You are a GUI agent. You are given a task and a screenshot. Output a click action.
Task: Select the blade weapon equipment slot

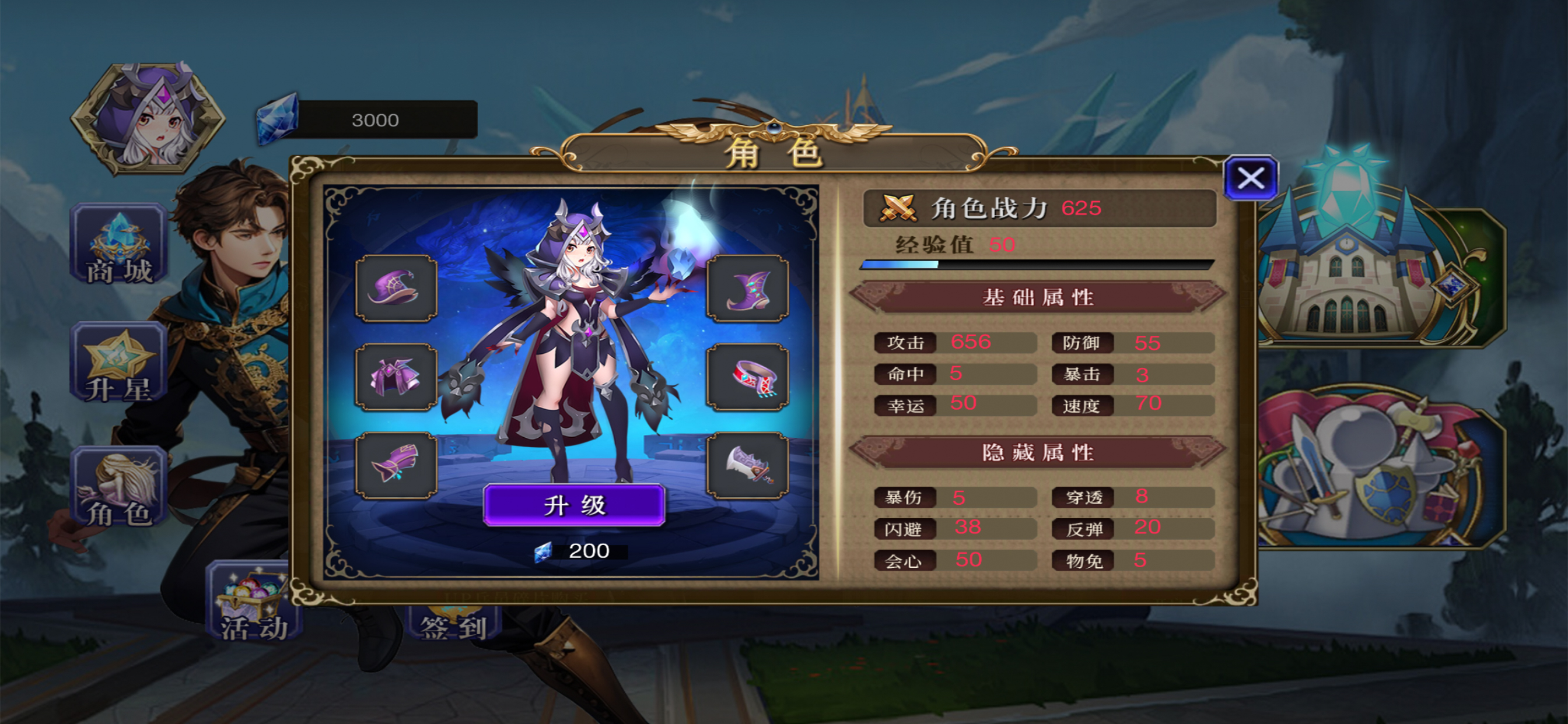pyautogui.click(x=747, y=465)
